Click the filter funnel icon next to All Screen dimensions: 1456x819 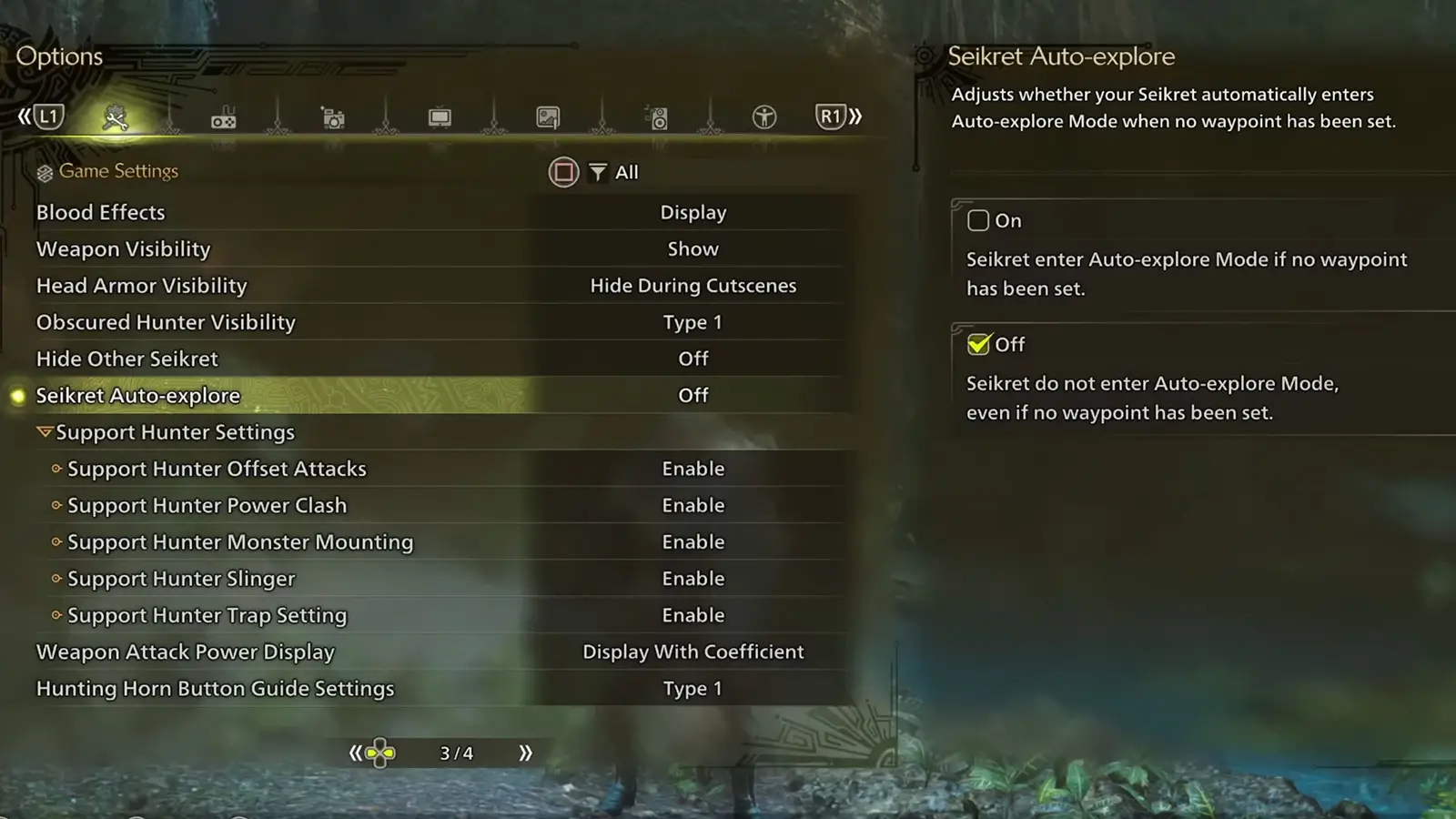597,172
